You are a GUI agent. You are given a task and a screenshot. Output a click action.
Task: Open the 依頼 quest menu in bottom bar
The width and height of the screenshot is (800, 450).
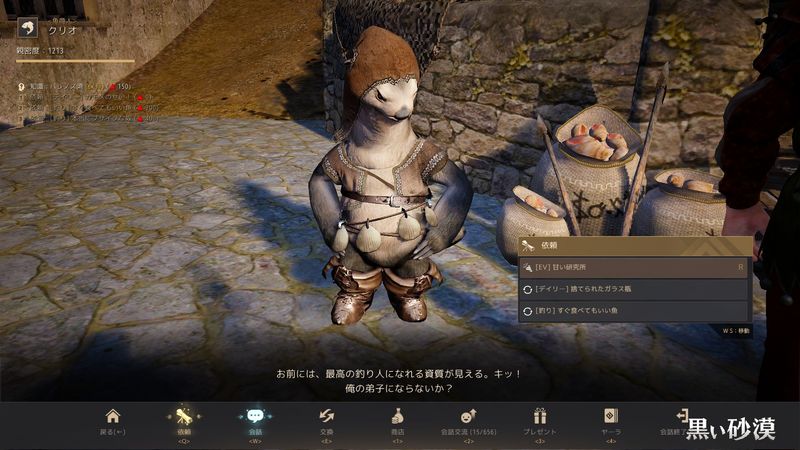click(x=184, y=421)
